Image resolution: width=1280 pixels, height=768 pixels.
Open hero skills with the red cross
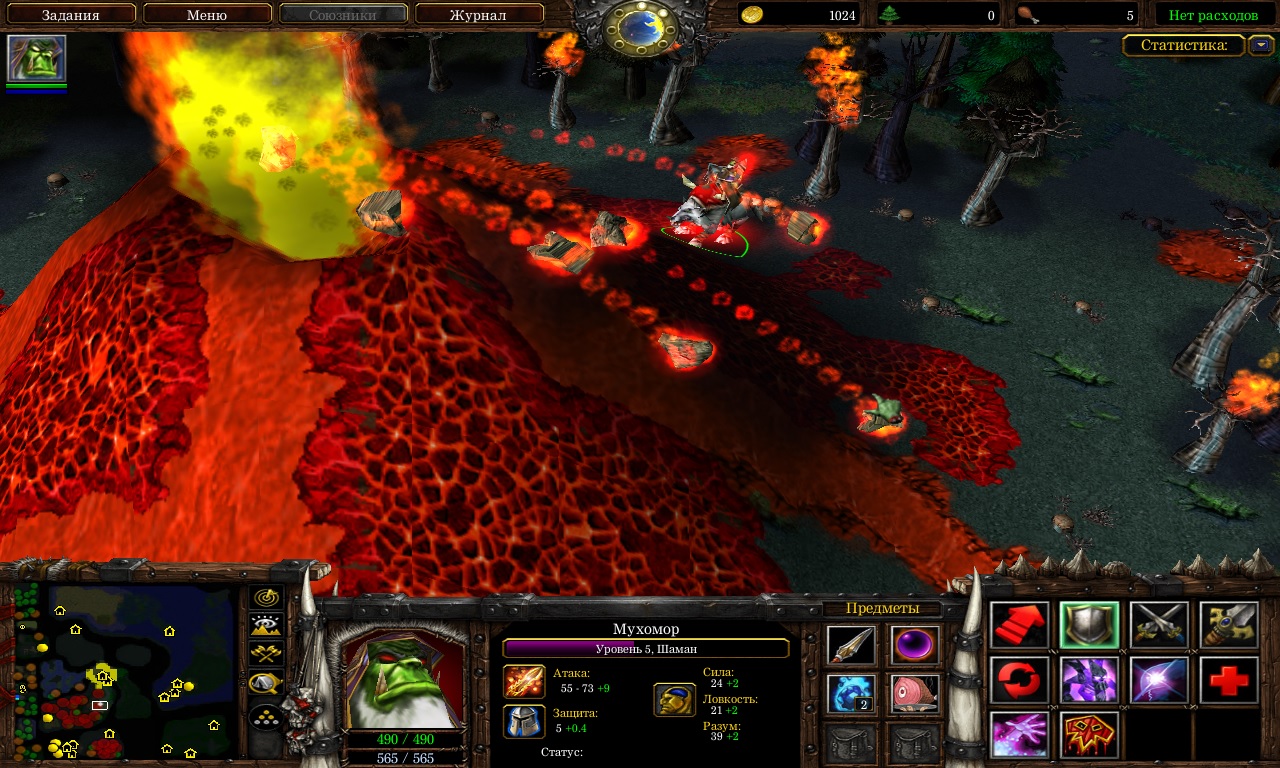(1229, 680)
